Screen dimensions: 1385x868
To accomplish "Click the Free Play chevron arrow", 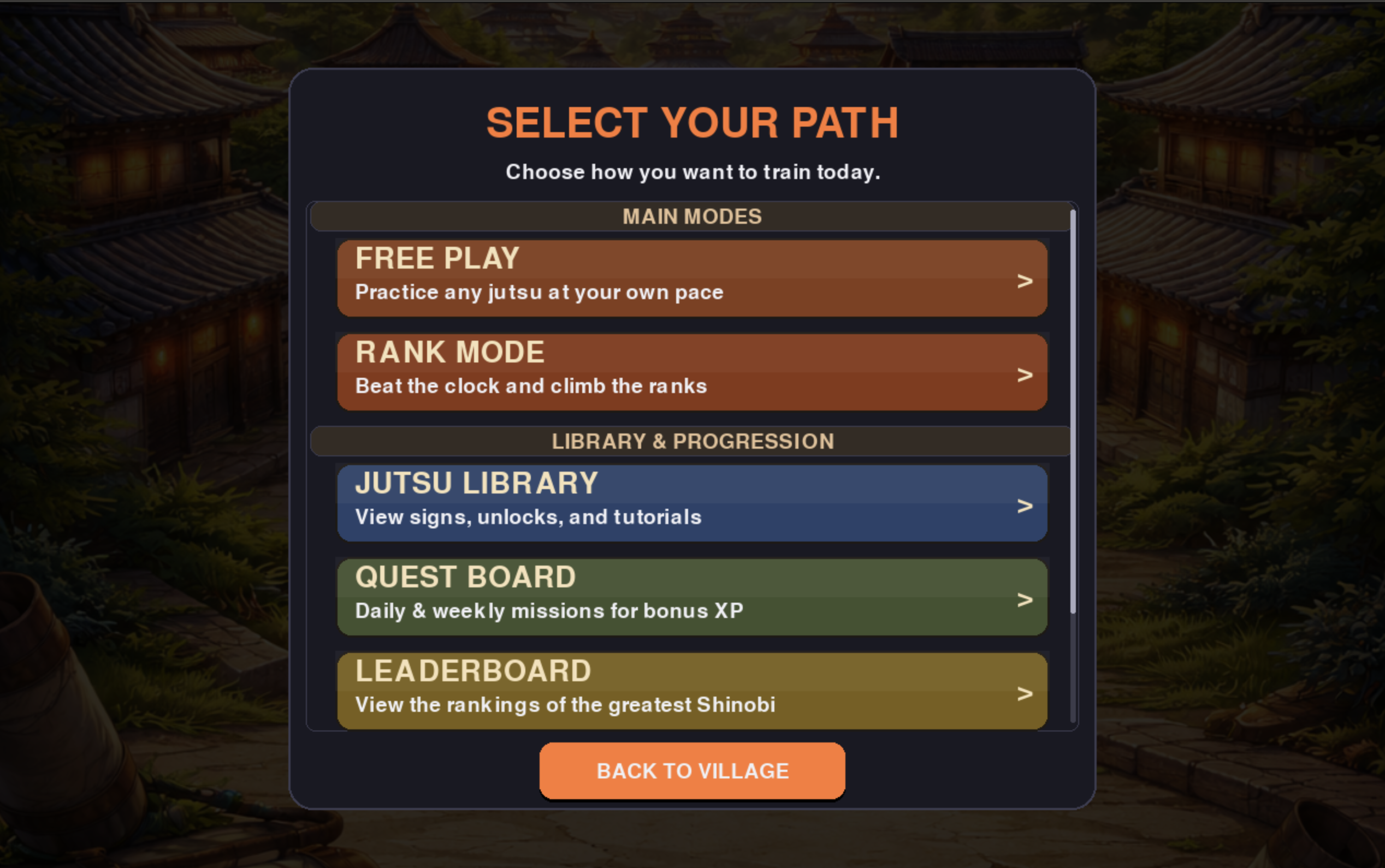I will point(1025,280).
